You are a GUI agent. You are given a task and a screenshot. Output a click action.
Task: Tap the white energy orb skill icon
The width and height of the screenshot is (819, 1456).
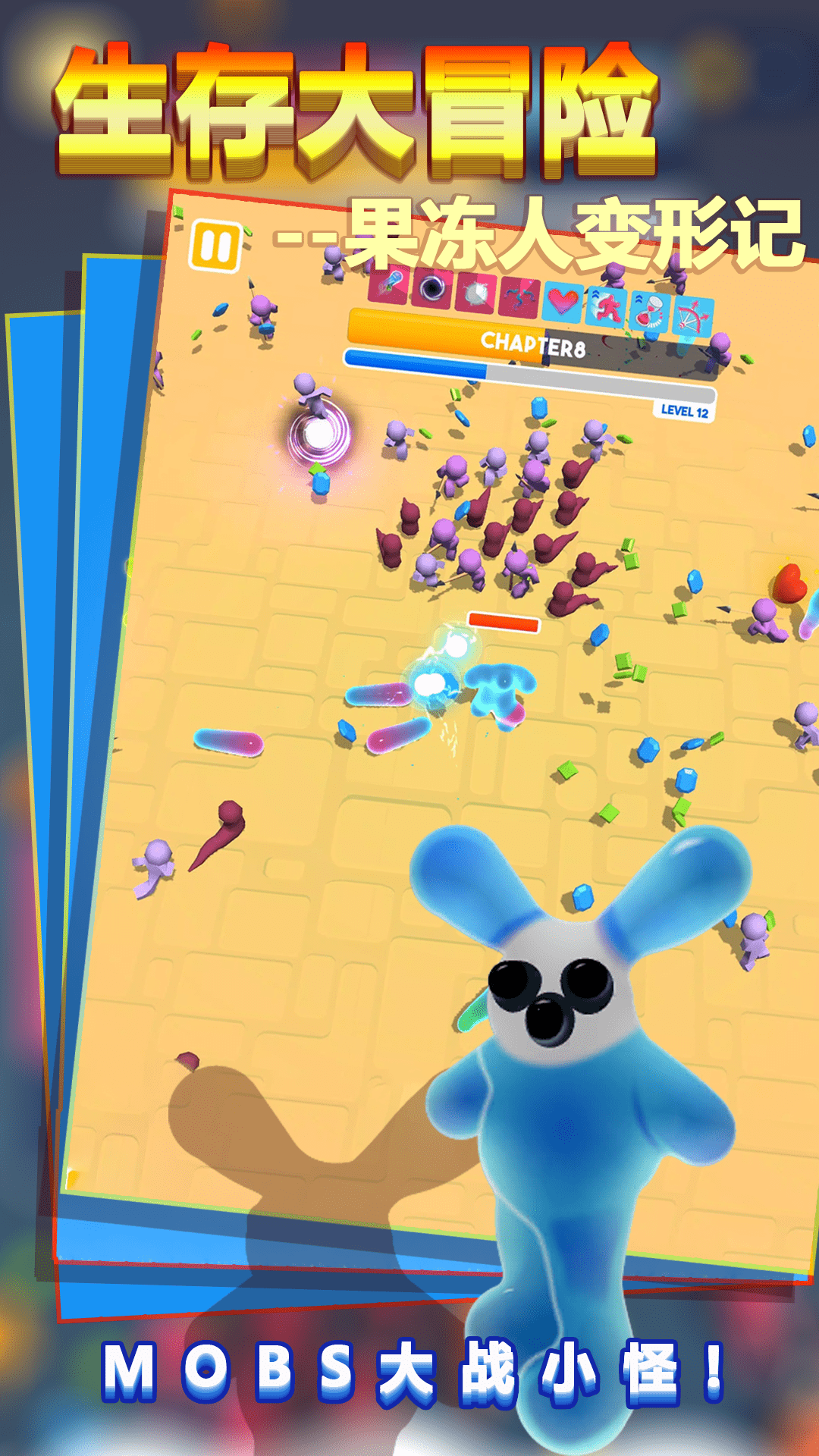click(x=475, y=293)
